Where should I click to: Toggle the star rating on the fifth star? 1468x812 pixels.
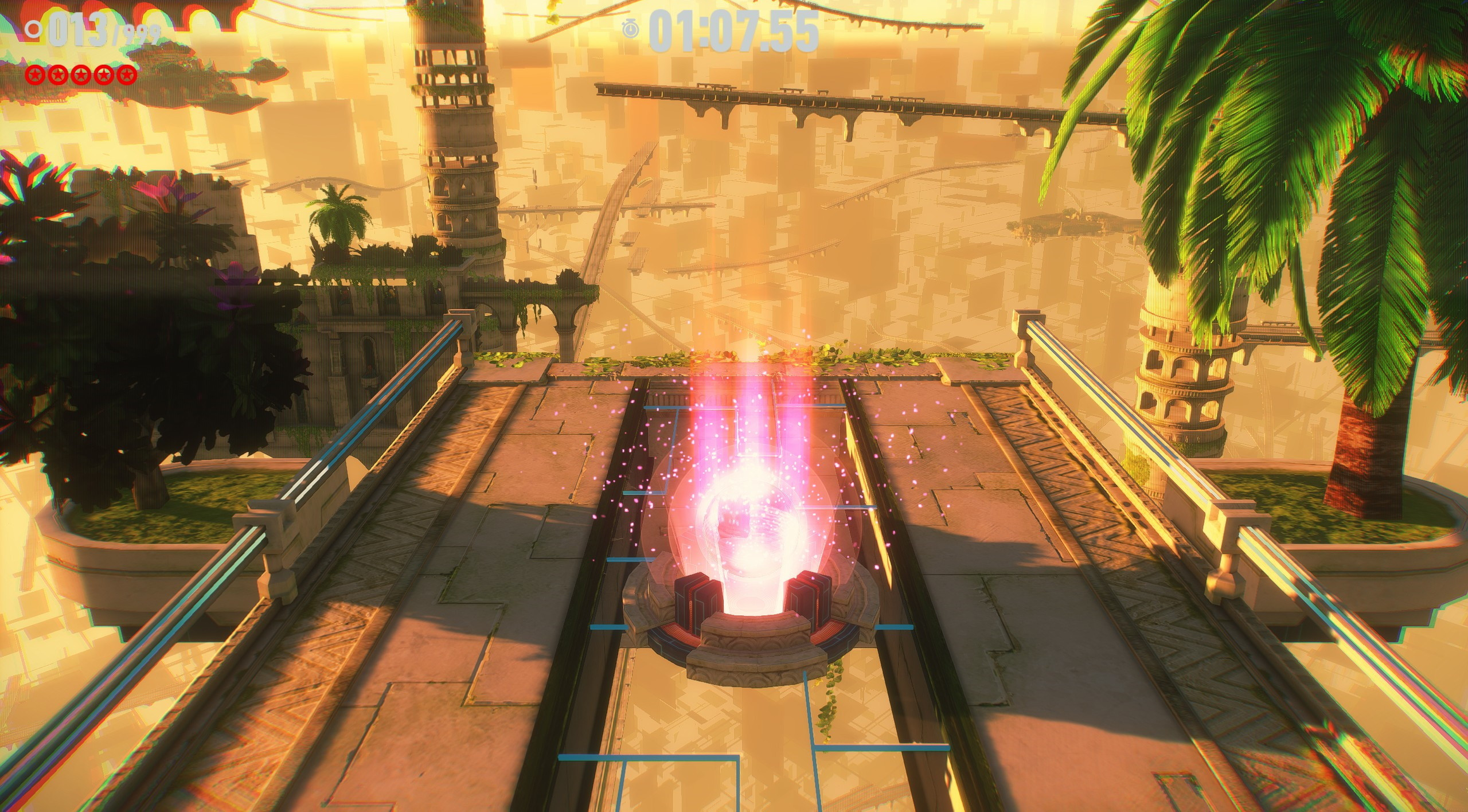click(126, 75)
